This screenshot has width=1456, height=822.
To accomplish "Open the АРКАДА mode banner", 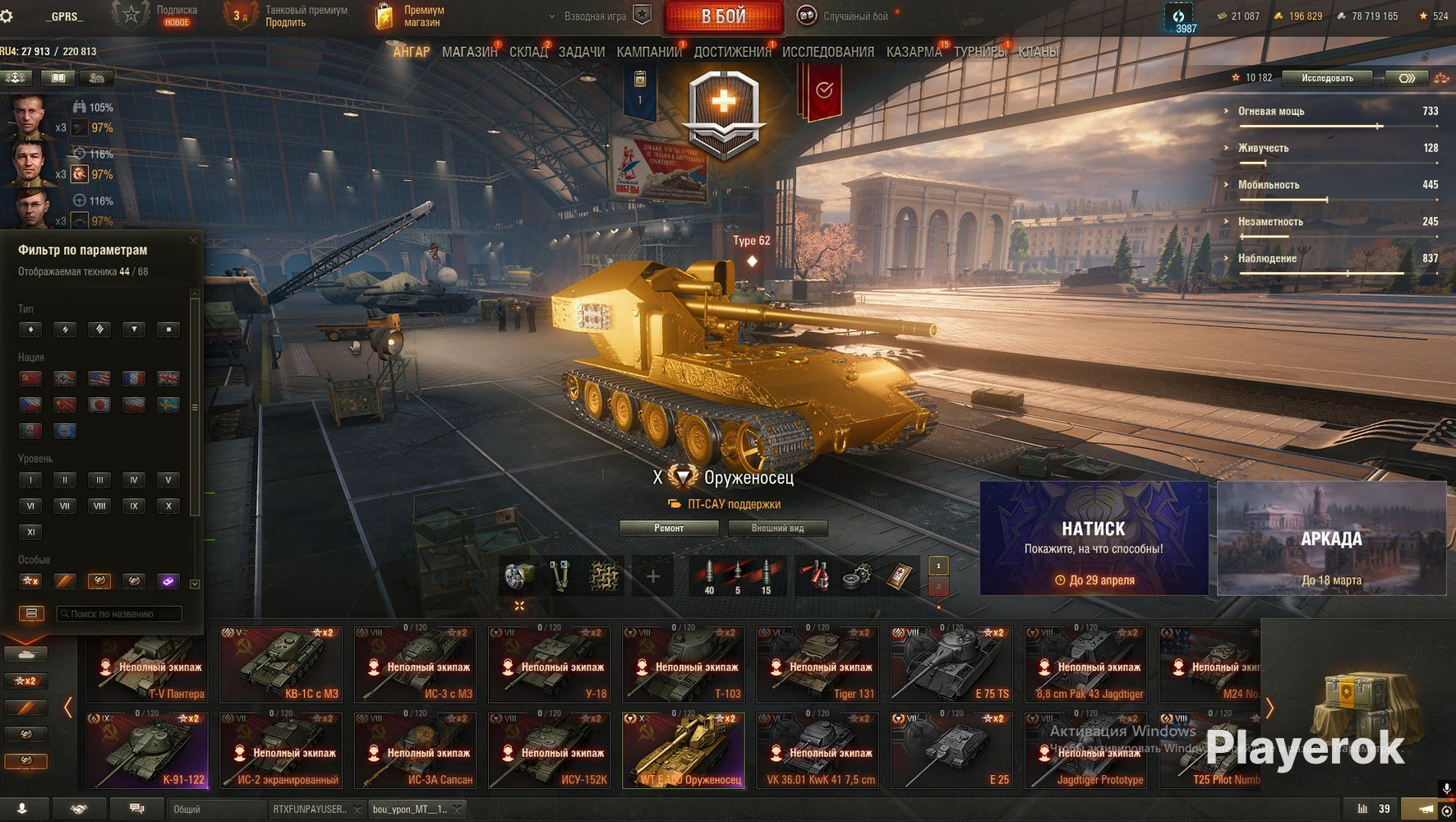I will [1331, 538].
